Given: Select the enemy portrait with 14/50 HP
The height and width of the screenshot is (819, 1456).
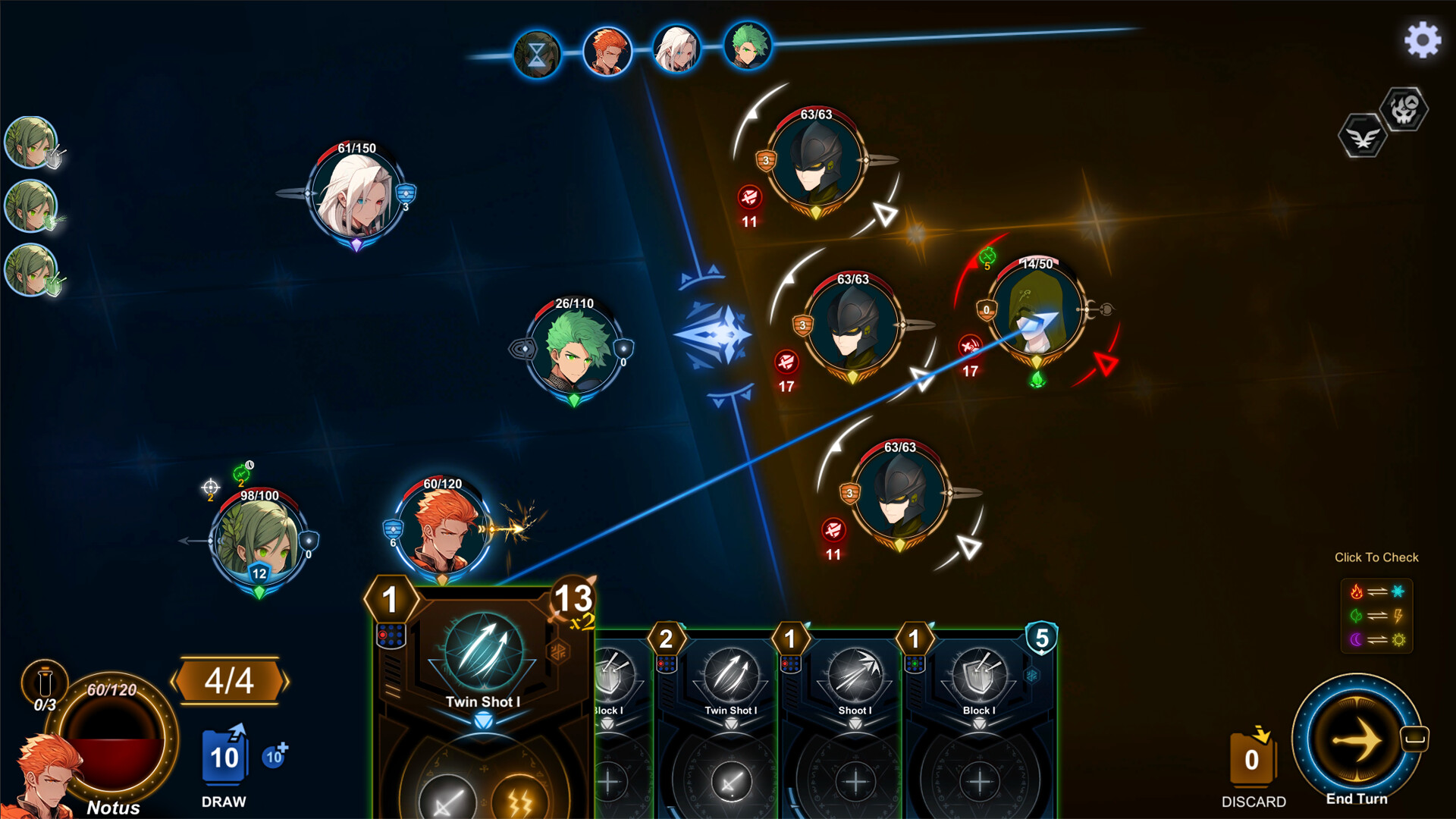Looking at the screenshot, I should point(1039,311).
